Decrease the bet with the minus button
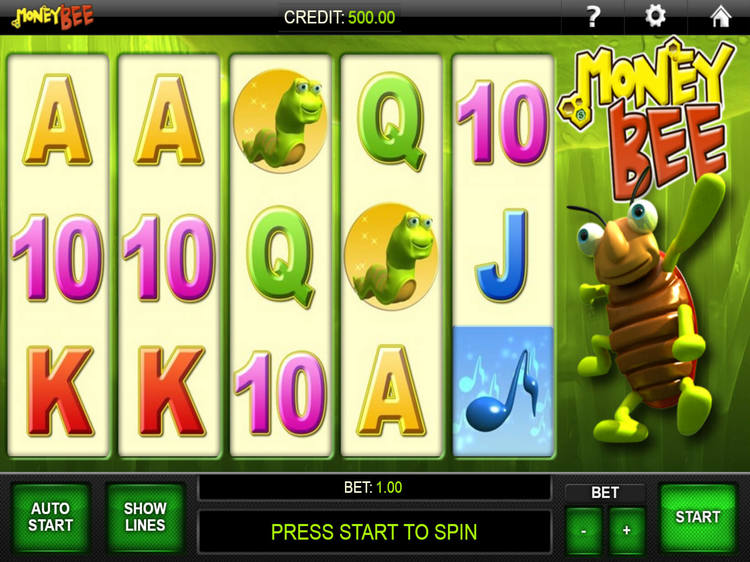 (x=584, y=531)
